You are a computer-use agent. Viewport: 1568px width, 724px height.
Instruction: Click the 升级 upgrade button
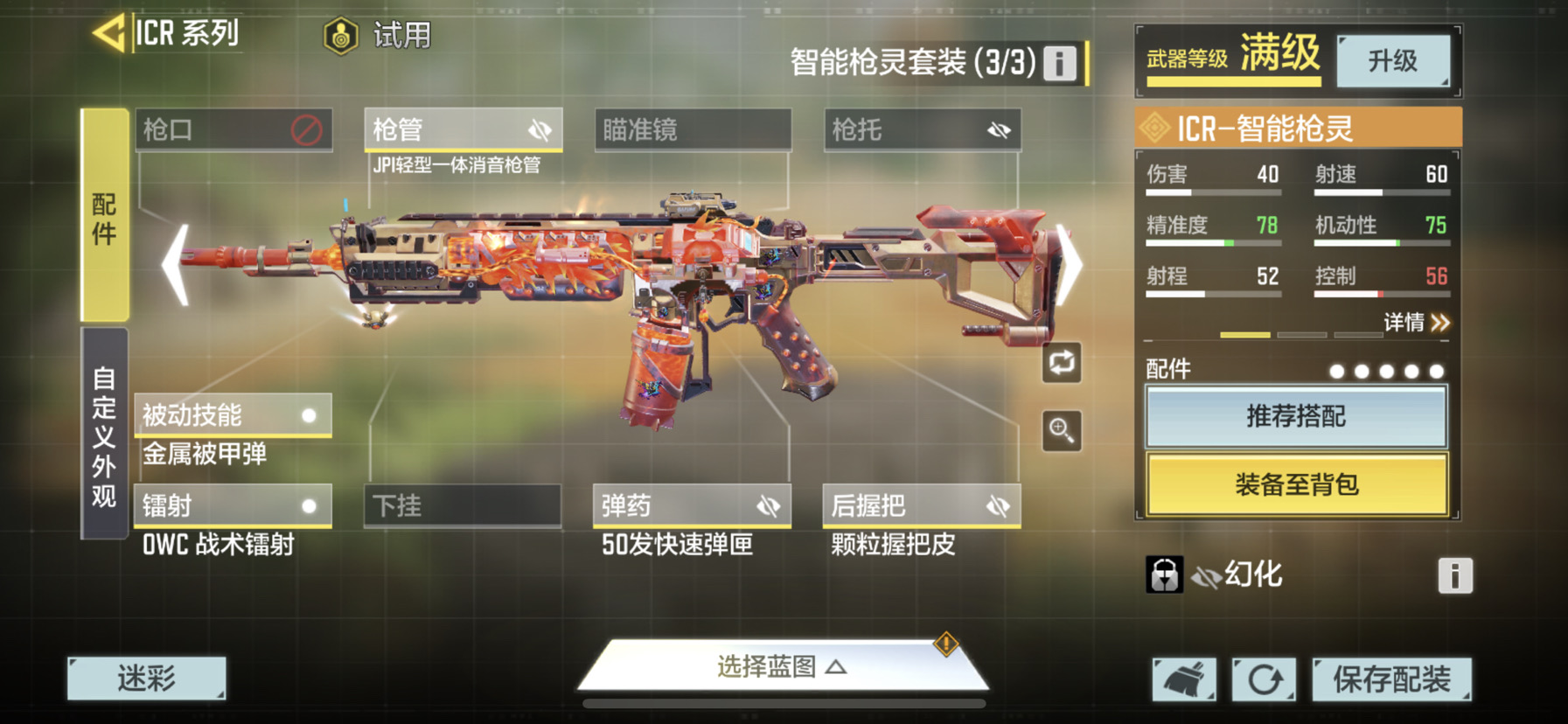1392,60
